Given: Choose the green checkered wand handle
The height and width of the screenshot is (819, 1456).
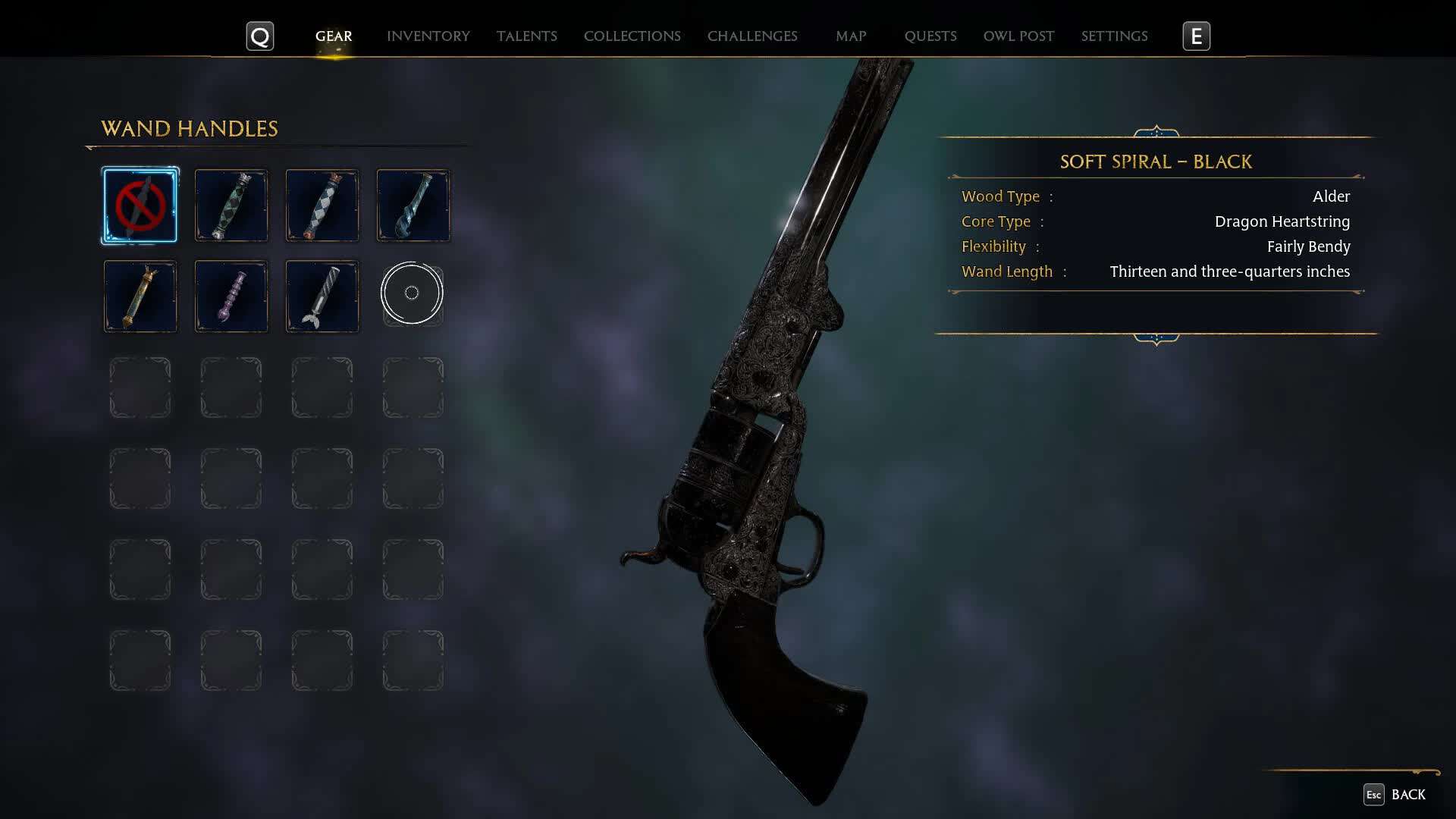Looking at the screenshot, I should coord(231,206).
